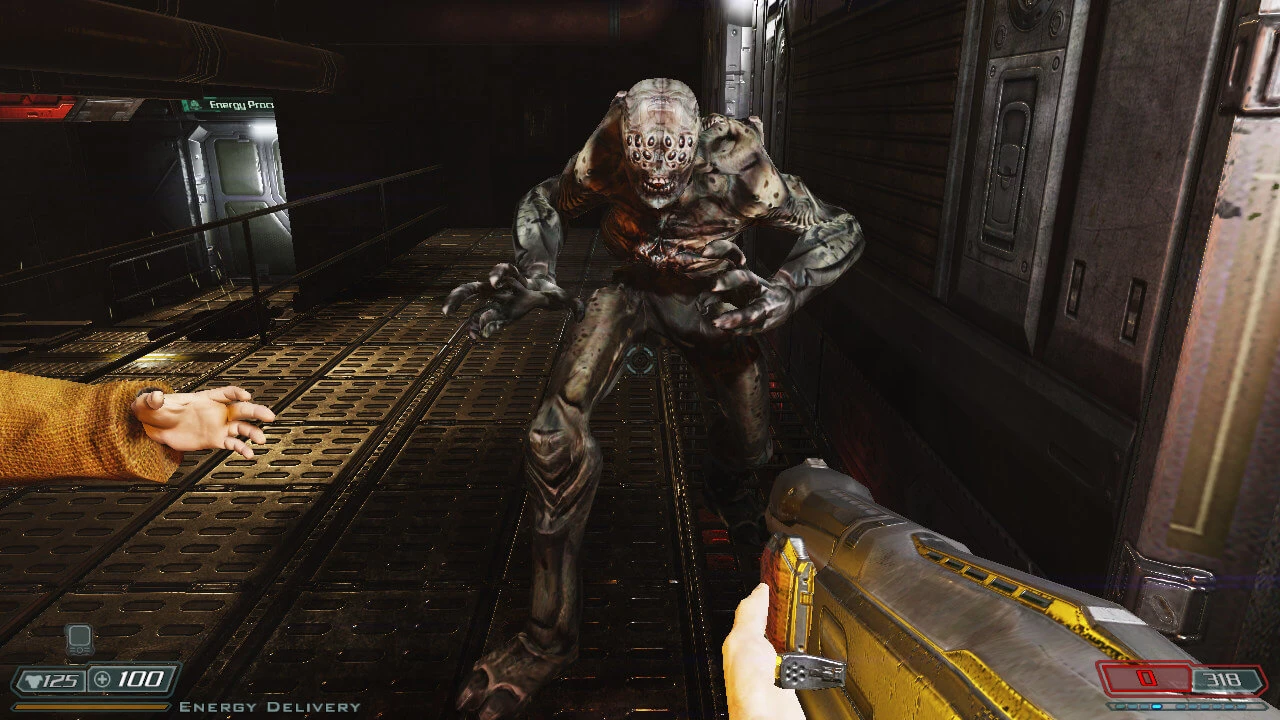Image resolution: width=1280 pixels, height=720 pixels.
Task: Click the Energy Delivery objective text
Action: click(269, 707)
